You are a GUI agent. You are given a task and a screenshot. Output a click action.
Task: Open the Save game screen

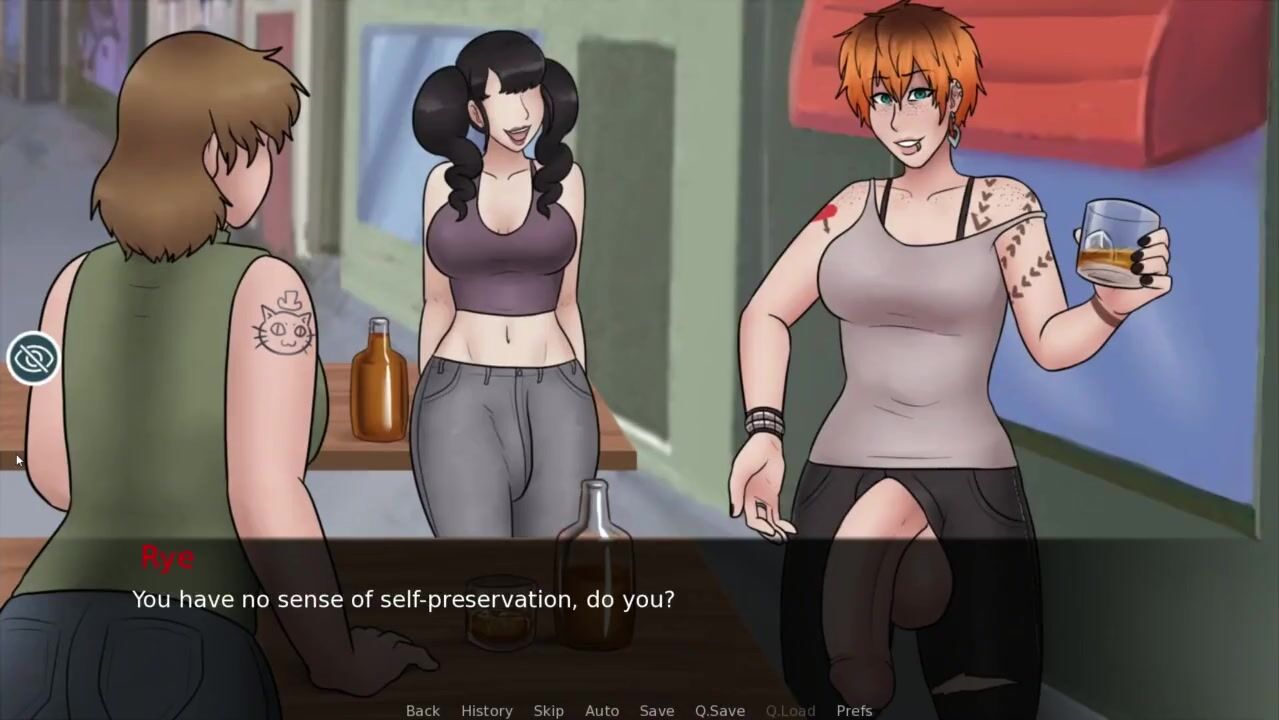coord(656,710)
